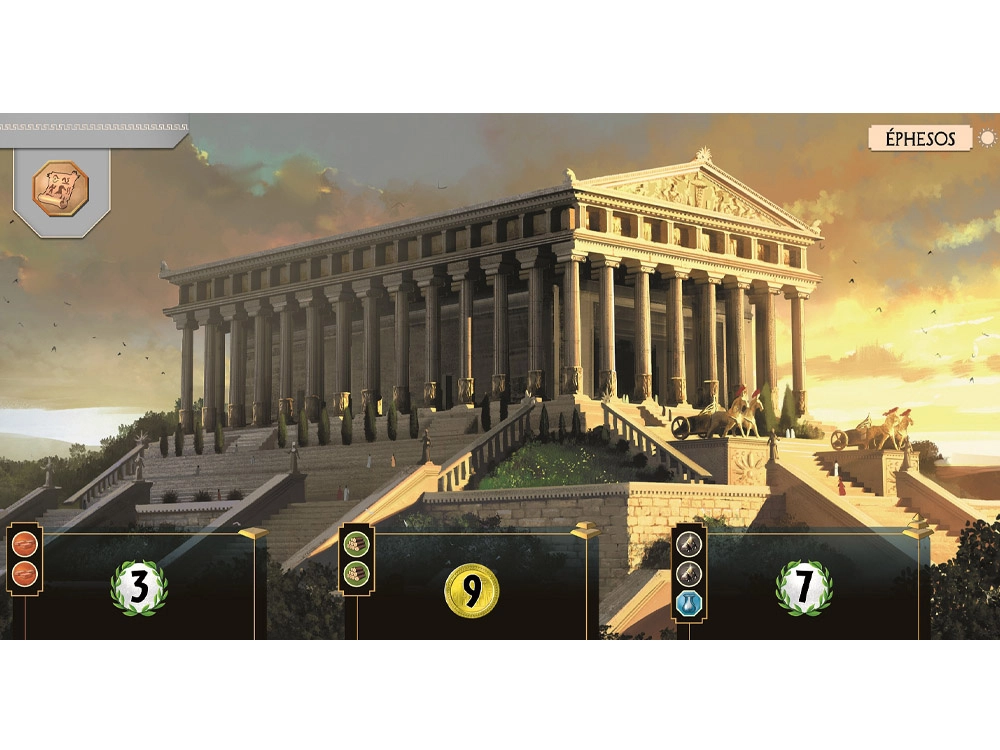The width and height of the screenshot is (1000, 750).
Task: Click the Éphesos wonder name label
Action: tap(919, 139)
